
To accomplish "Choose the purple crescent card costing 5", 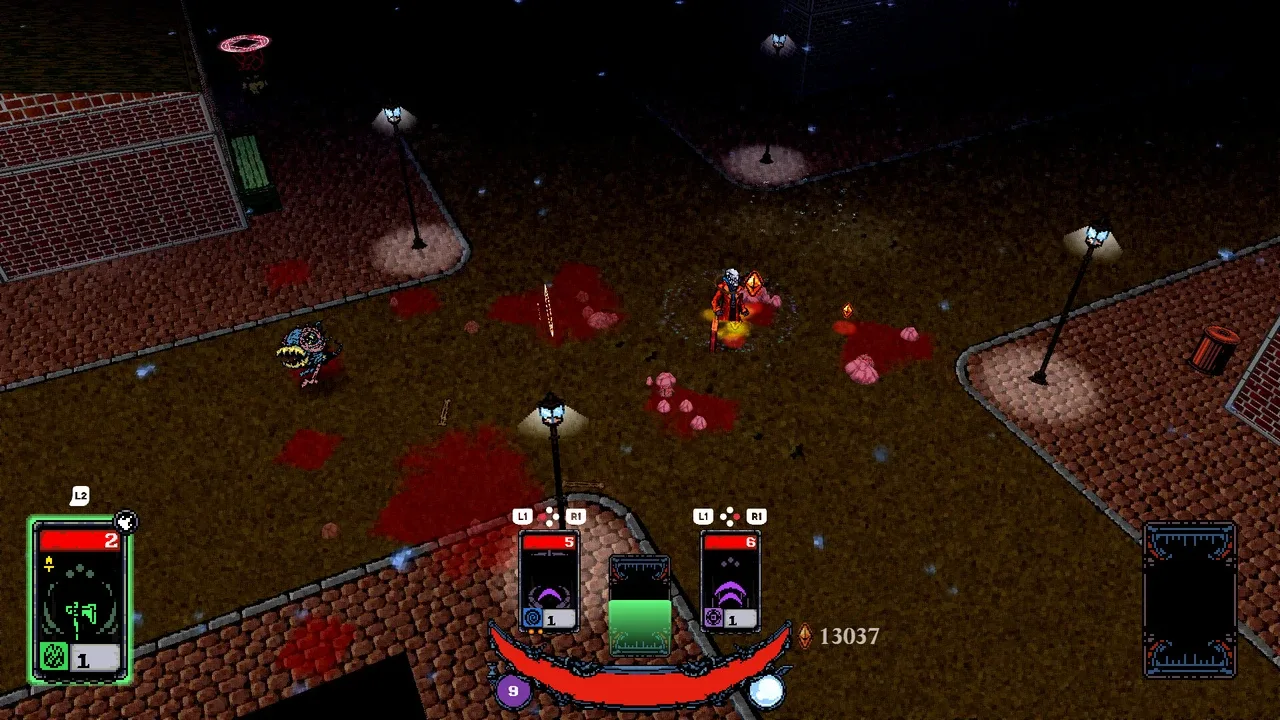I will [549, 581].
